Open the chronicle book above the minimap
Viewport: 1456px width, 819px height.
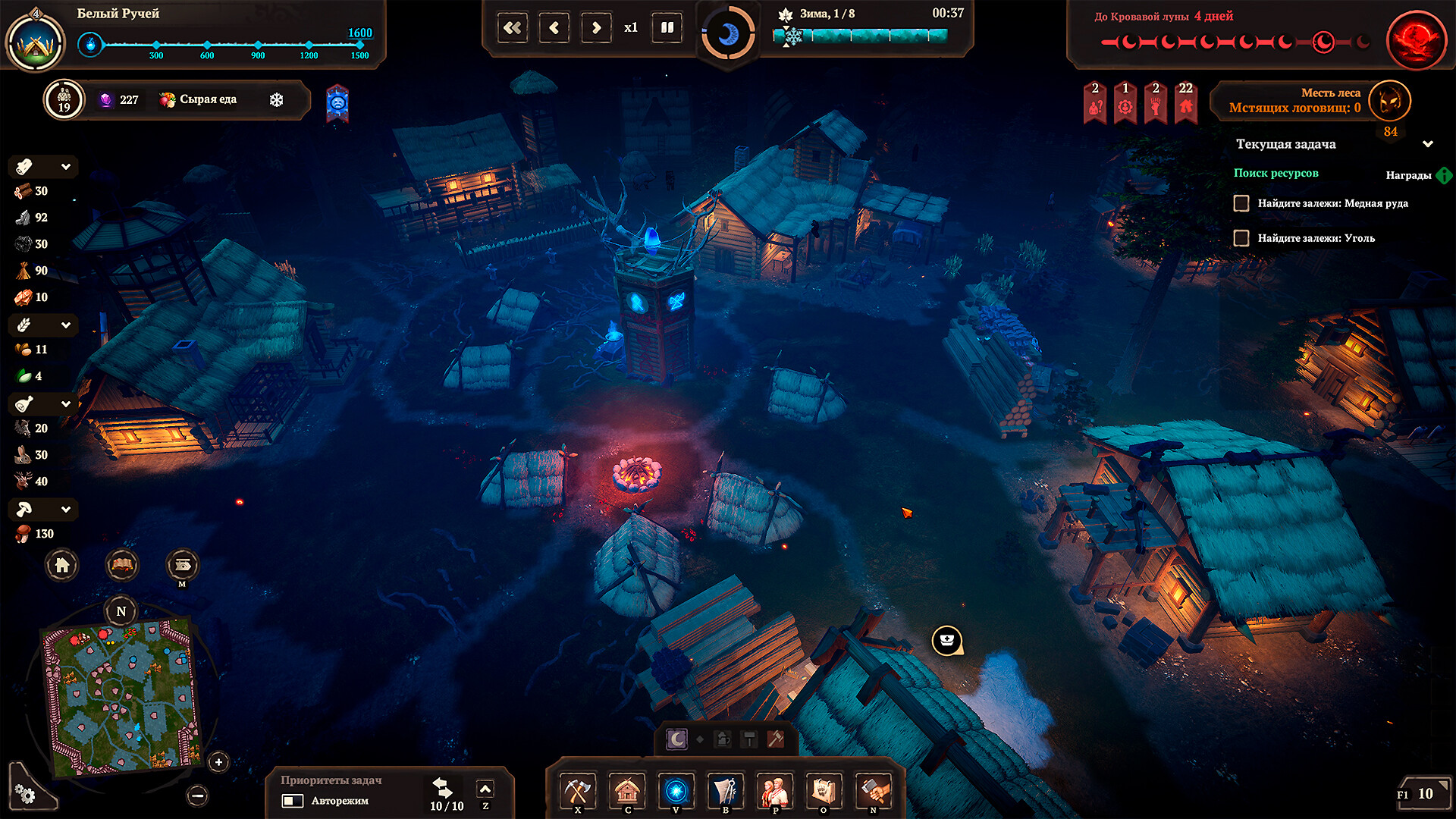click(x=121, y=565)
